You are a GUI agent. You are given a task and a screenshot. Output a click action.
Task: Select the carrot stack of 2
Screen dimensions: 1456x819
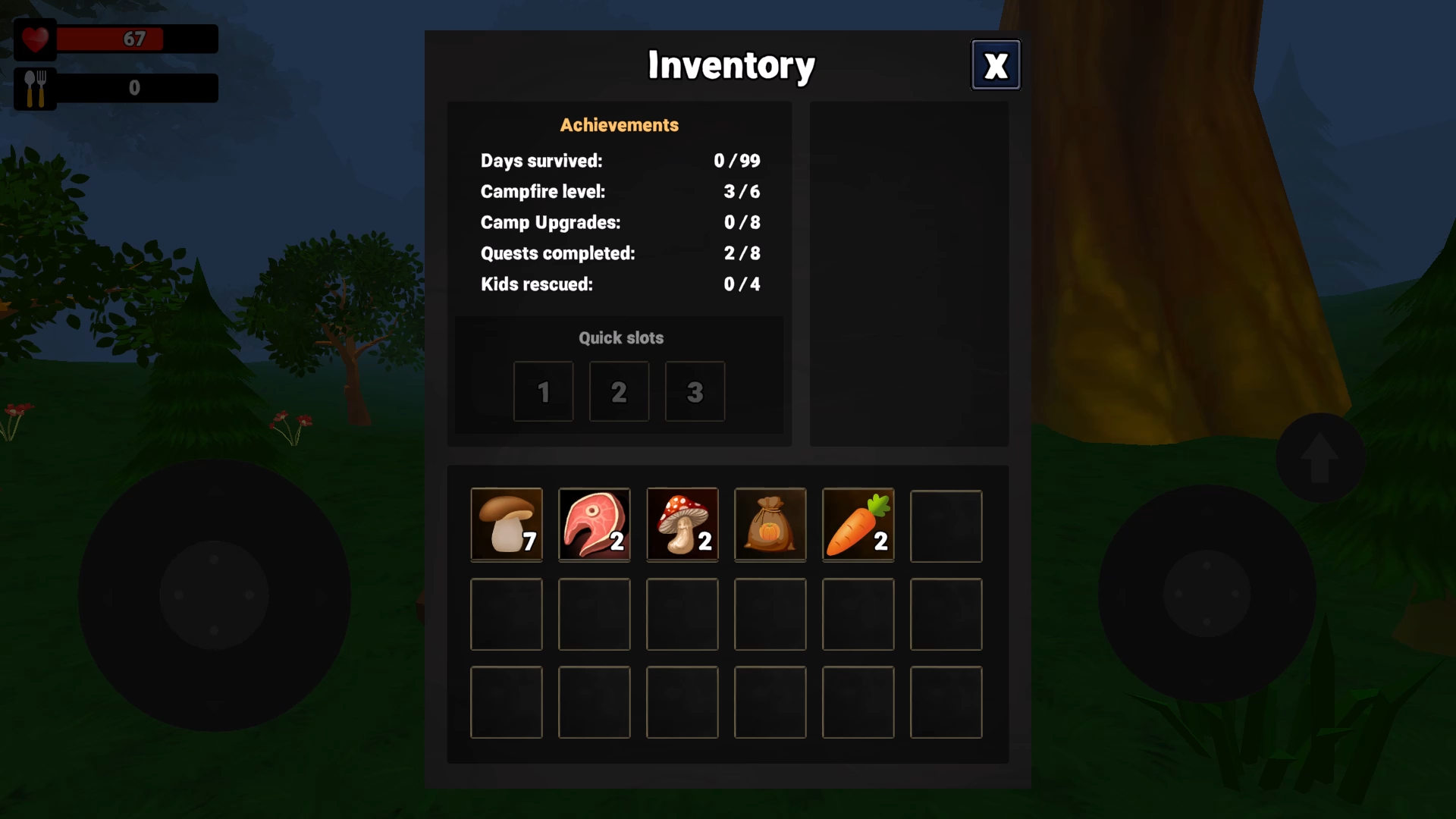click(x=858, y=525)
